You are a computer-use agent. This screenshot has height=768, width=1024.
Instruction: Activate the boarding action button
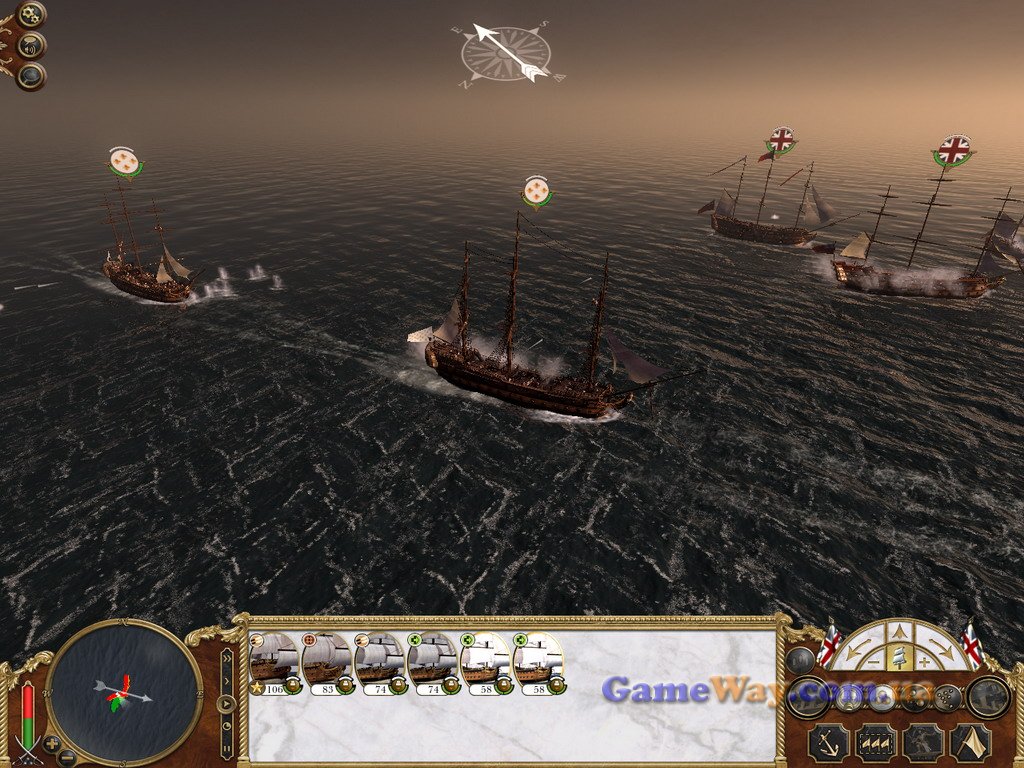pyautogui.click(x=922, y=742)
